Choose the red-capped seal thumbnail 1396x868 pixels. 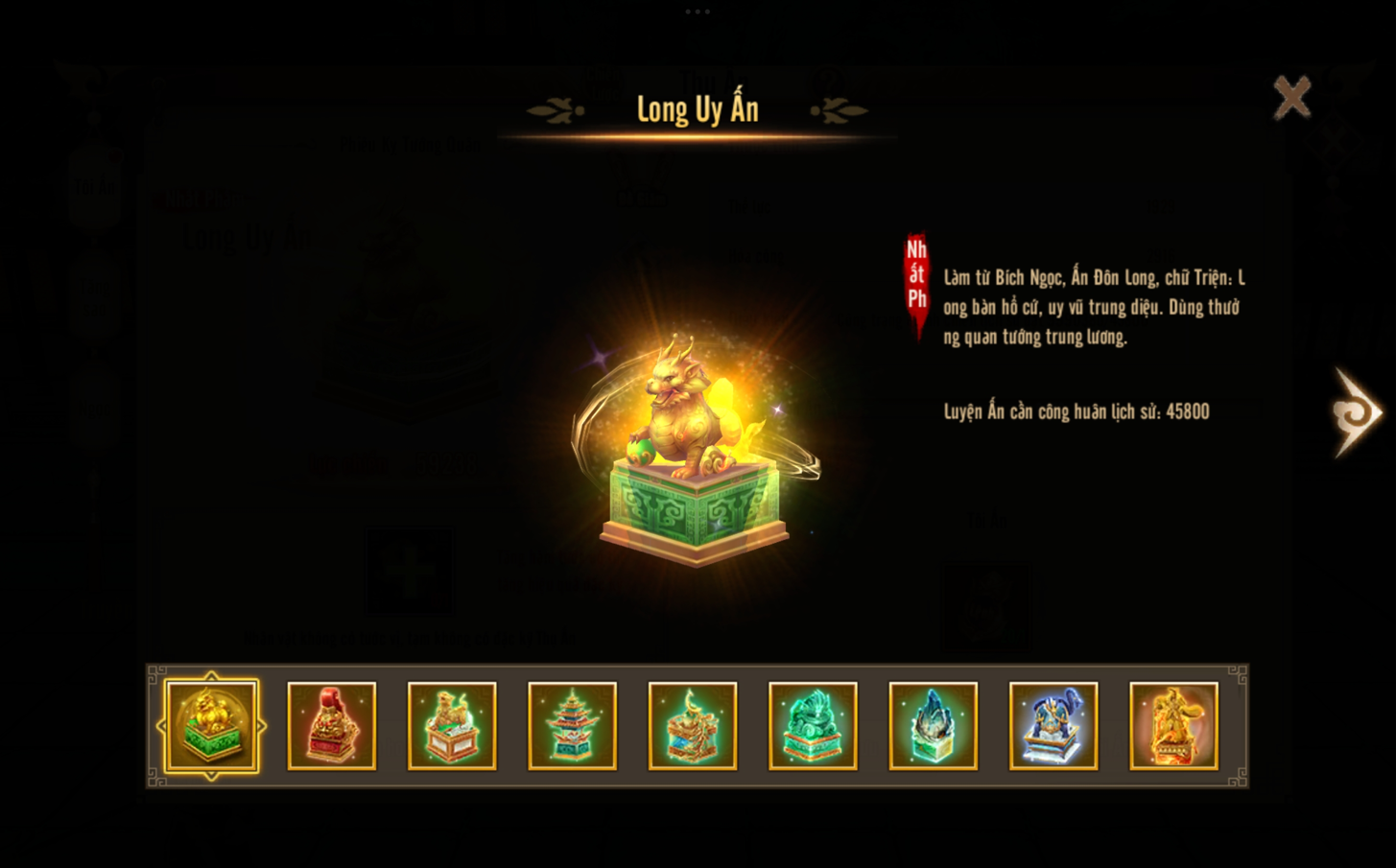(332, 726)
